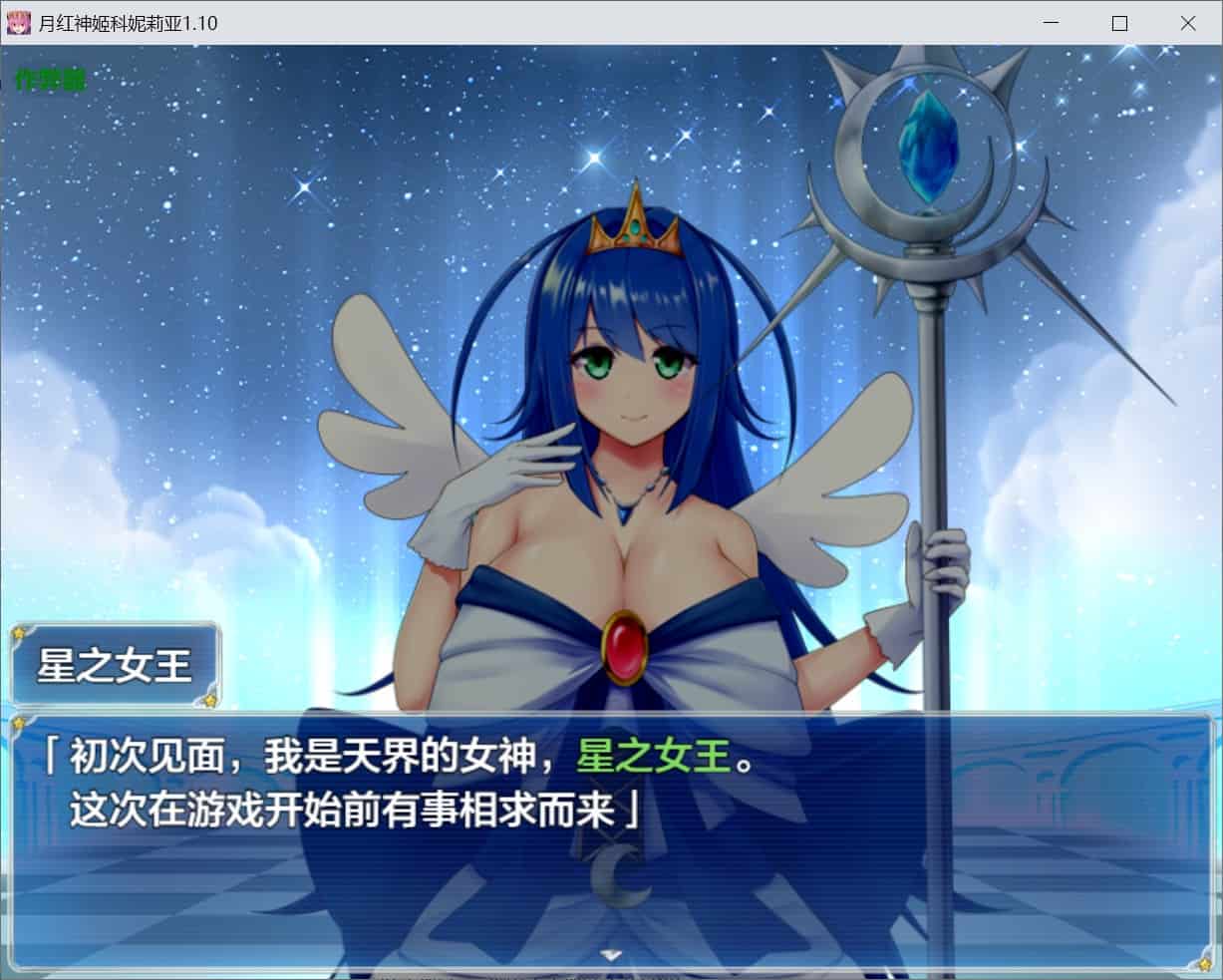Maximize the game window
The height and width of the screenshot is (980, 1223).
[x=1119, y=23]
